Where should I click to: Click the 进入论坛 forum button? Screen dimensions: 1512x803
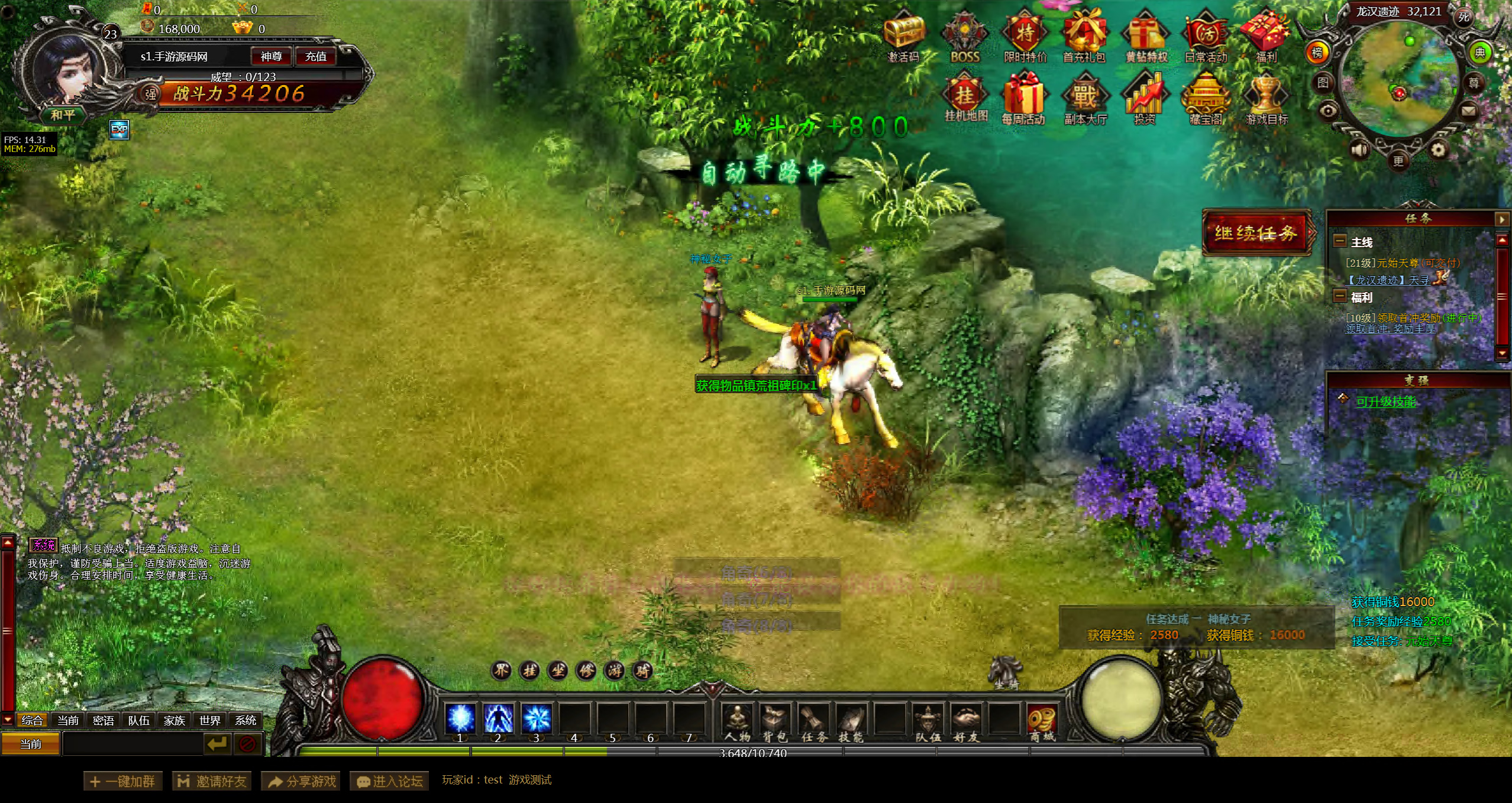click(389, 781)
